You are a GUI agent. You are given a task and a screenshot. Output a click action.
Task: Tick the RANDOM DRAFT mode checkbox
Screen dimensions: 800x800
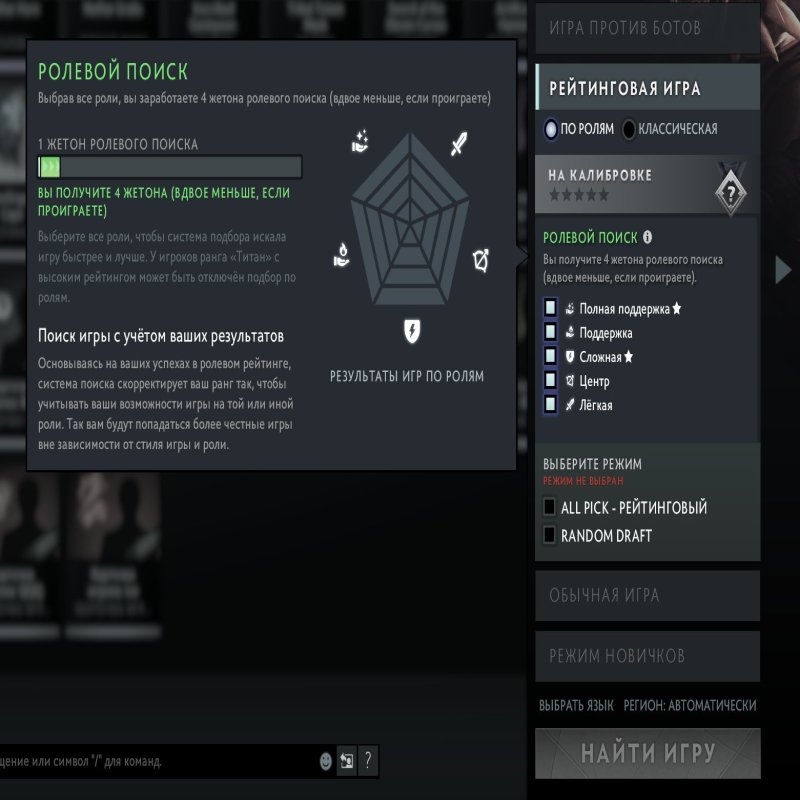click(549, 536)
